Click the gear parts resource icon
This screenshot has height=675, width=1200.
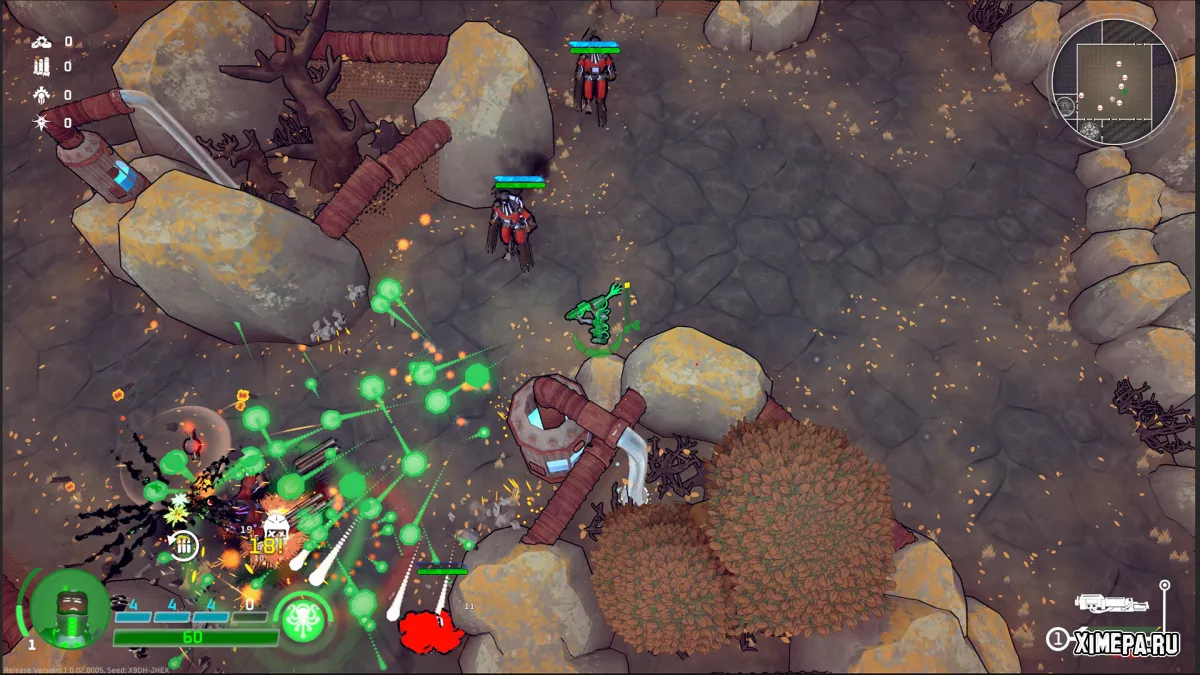tap(40, 41)
